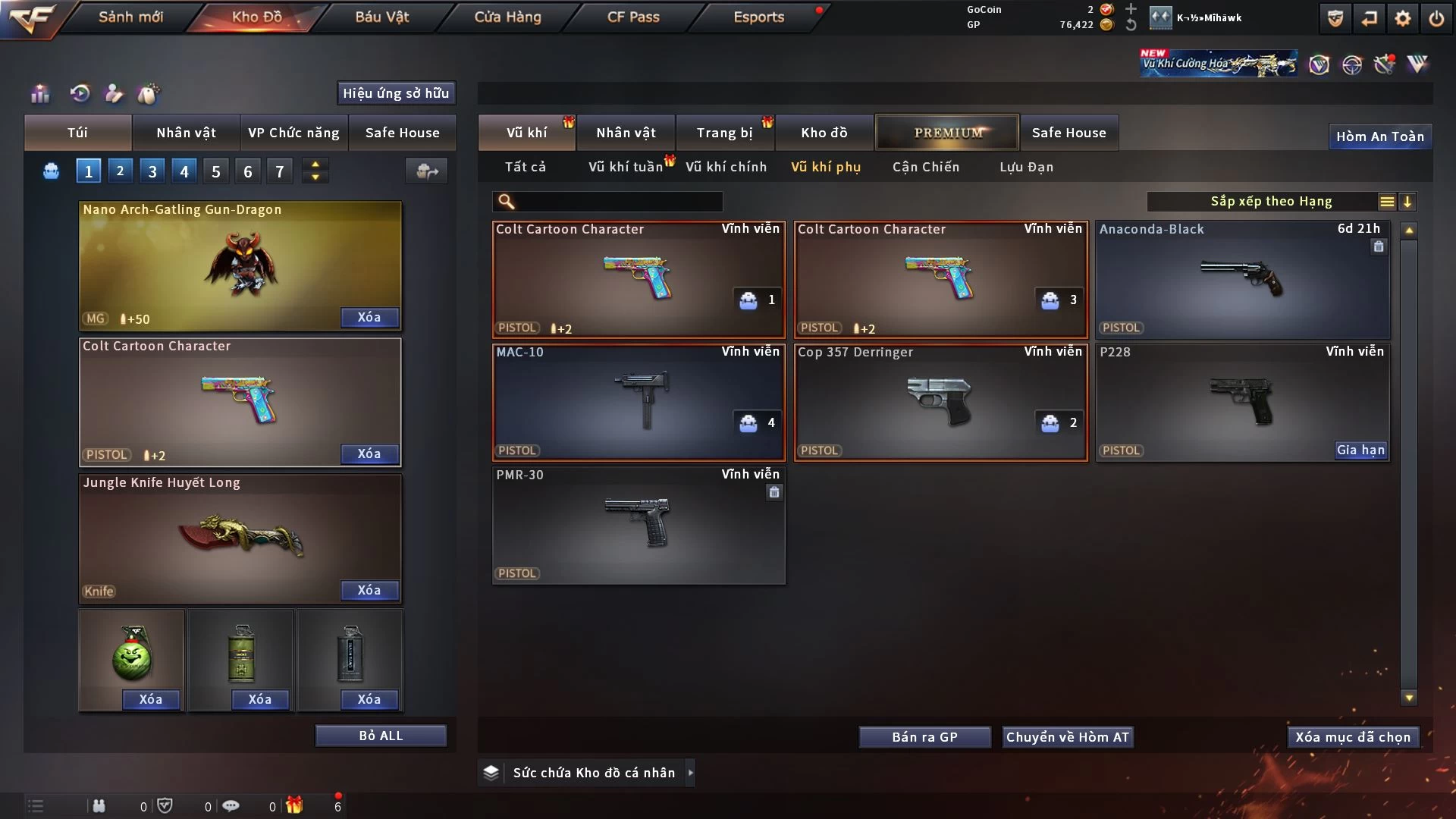Open the PREMIUM tab
Screen dimensions: 1456x819
point(947,133)
